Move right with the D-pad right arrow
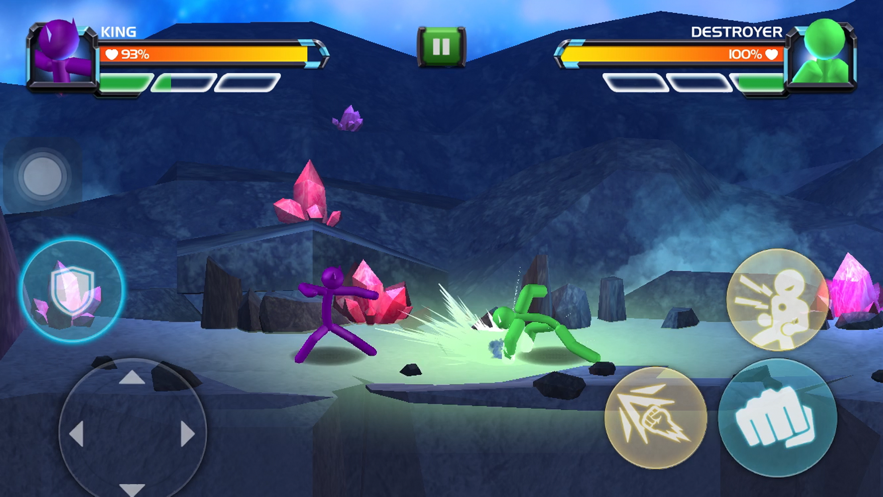This screenshot has width=883, height=497. (187, 433)
